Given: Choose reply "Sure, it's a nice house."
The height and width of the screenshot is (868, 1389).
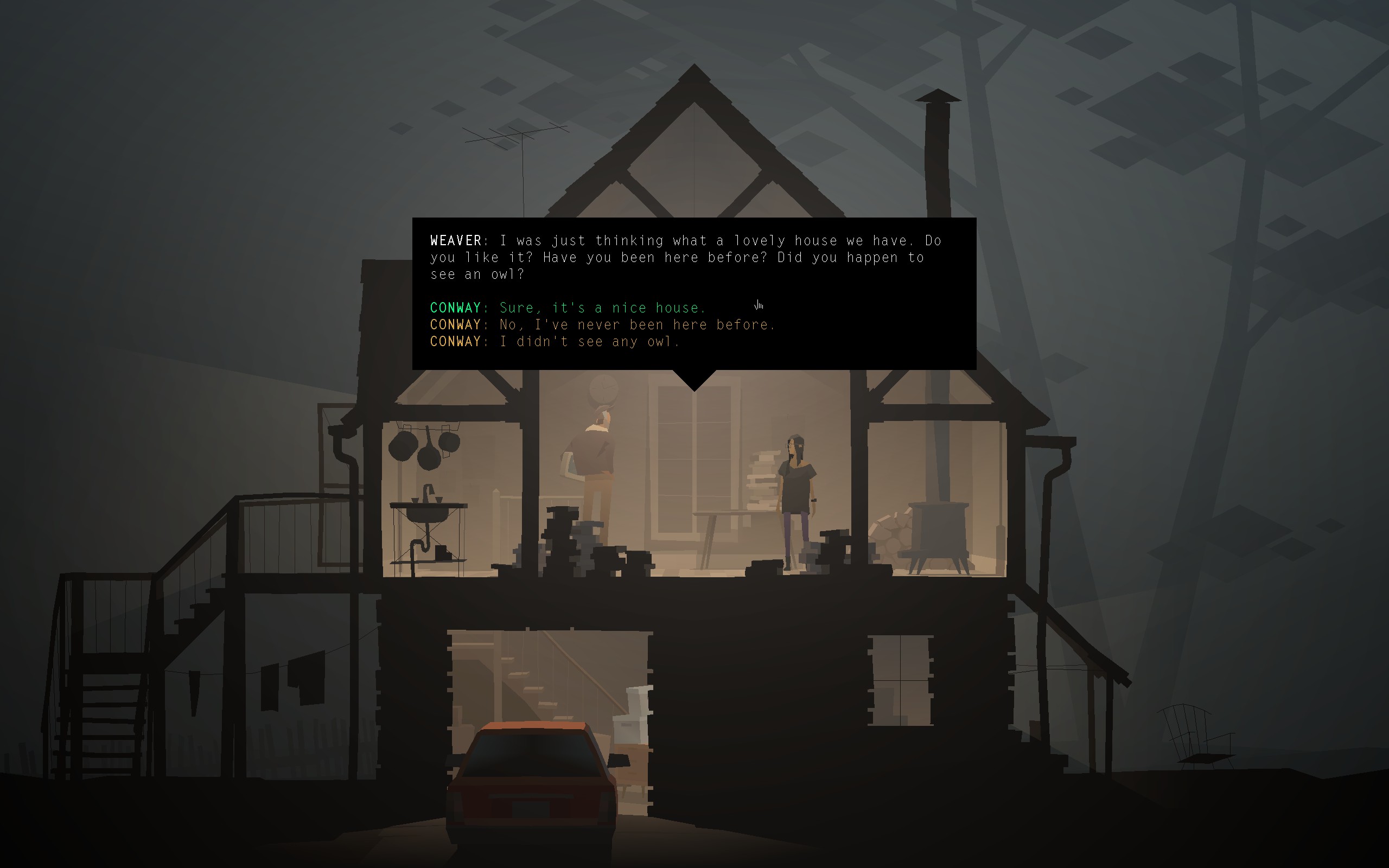Looking at the screenshot, I should tap(601, 308).
